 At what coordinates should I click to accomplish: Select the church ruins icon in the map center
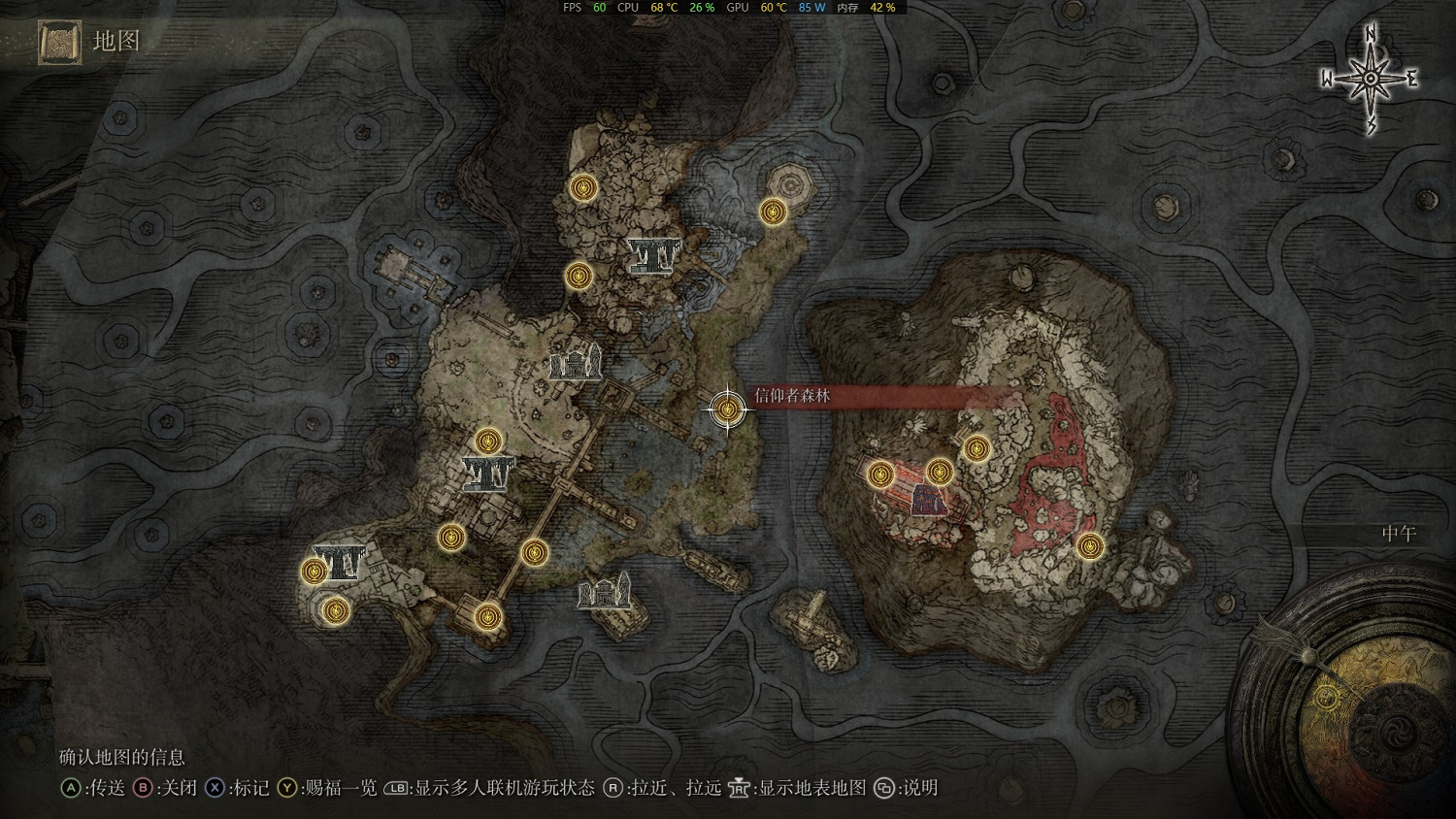pyautogui.click(x=577, y=365)
